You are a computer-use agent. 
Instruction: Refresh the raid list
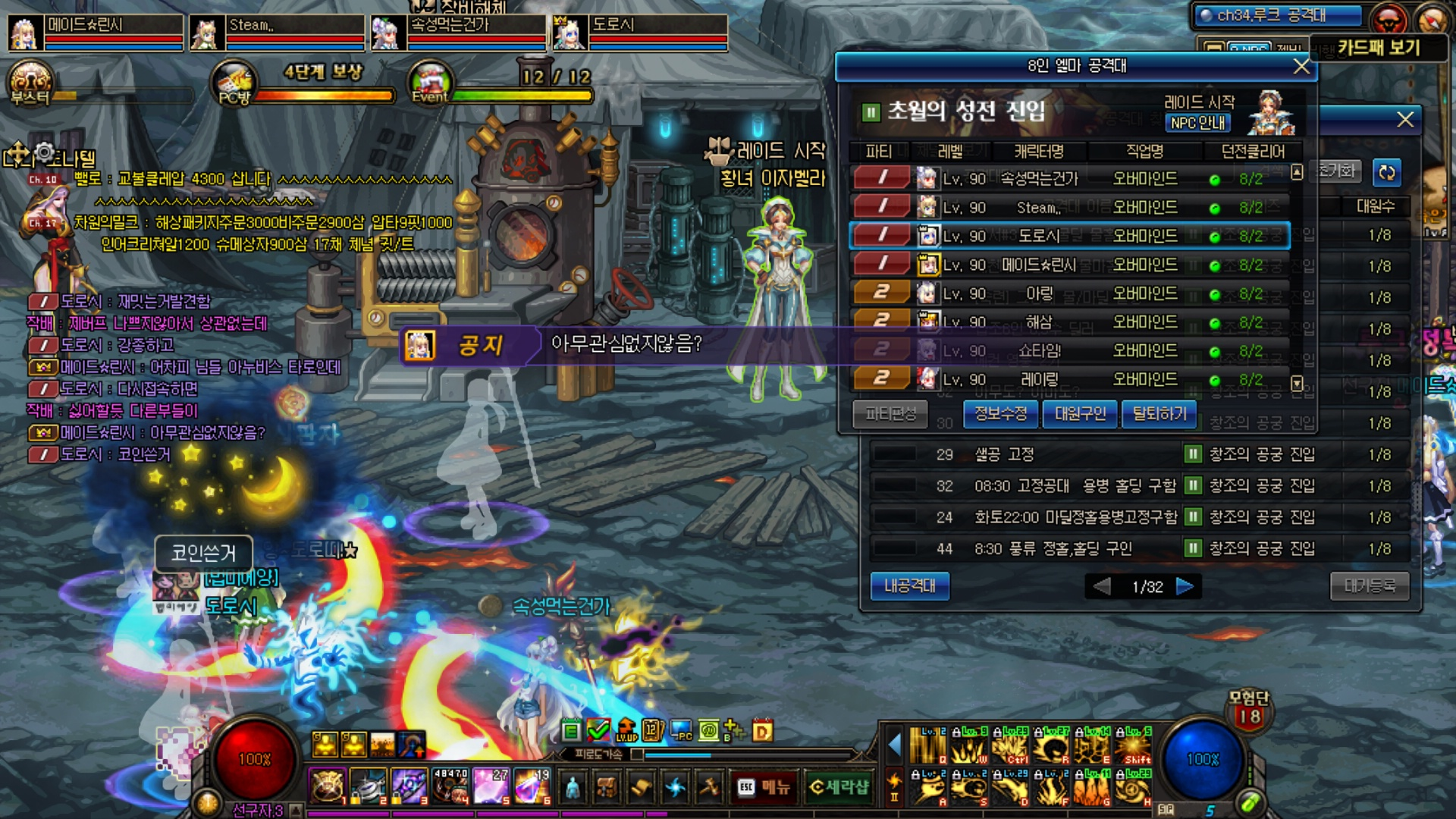[x=1386, y=172]
